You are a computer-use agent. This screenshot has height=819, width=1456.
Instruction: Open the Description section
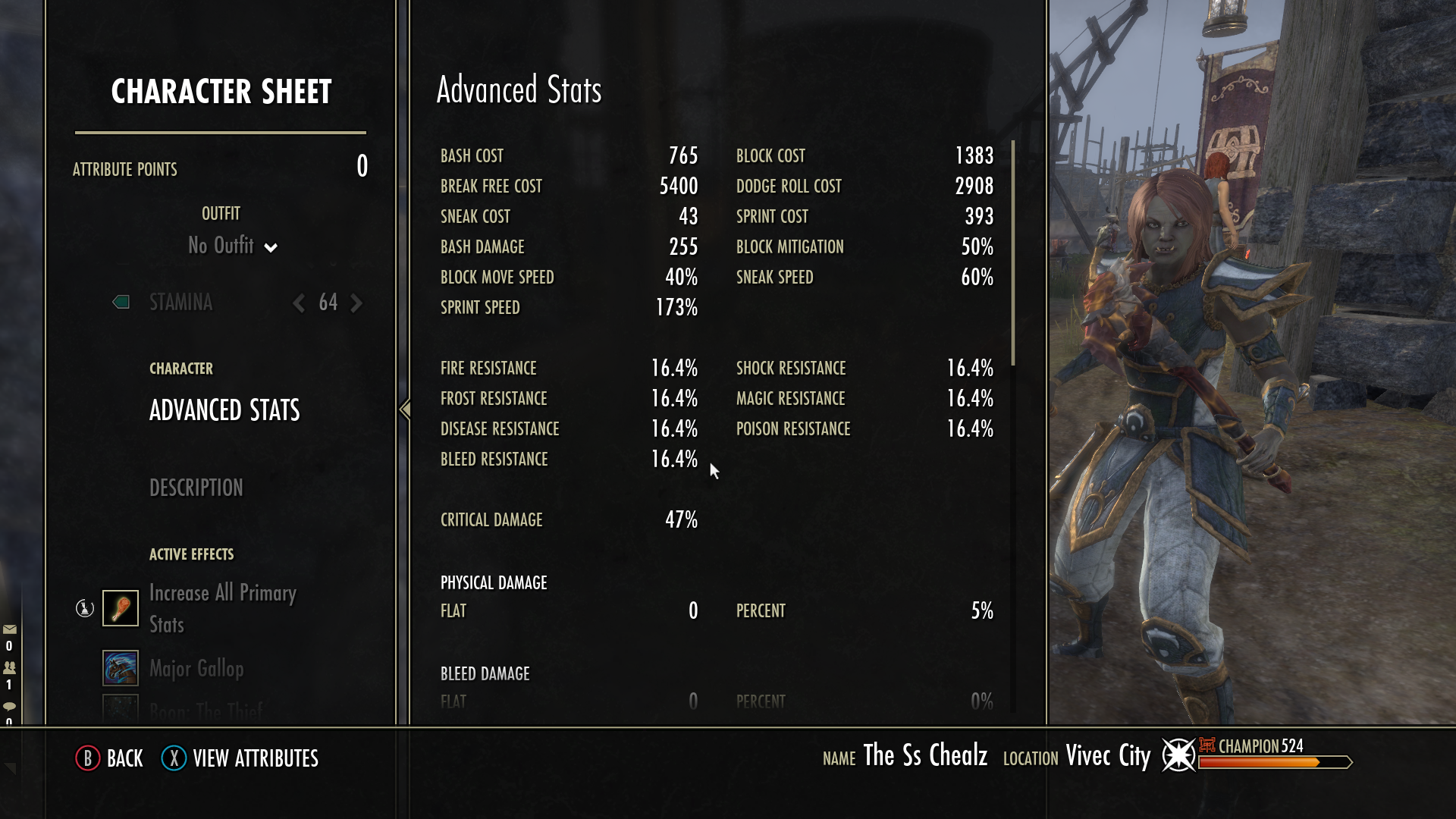click(196, 488)
